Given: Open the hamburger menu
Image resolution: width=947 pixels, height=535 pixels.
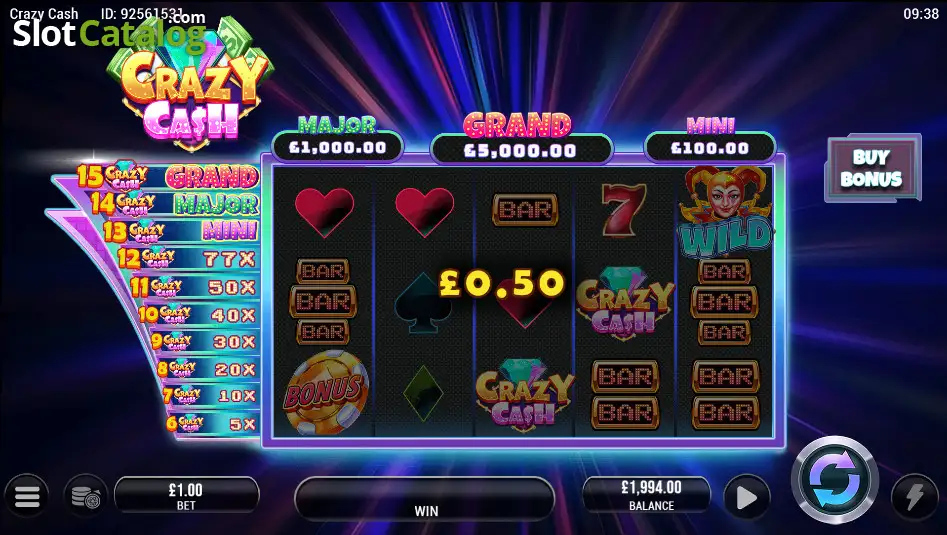Looking at the screenshot, I should (x=27, y=496).
